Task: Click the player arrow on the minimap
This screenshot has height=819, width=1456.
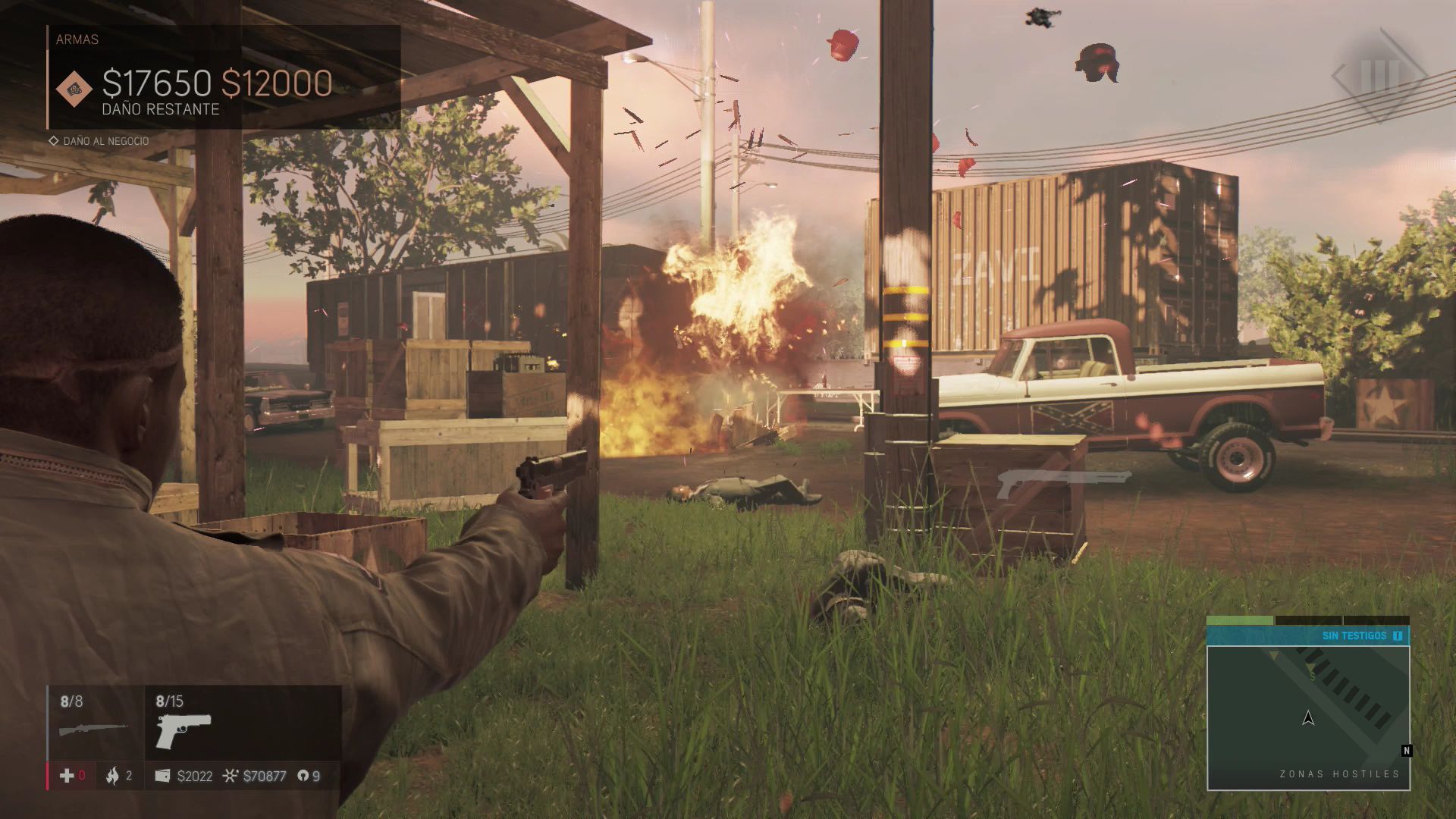Action: (x=1308, y=717)
